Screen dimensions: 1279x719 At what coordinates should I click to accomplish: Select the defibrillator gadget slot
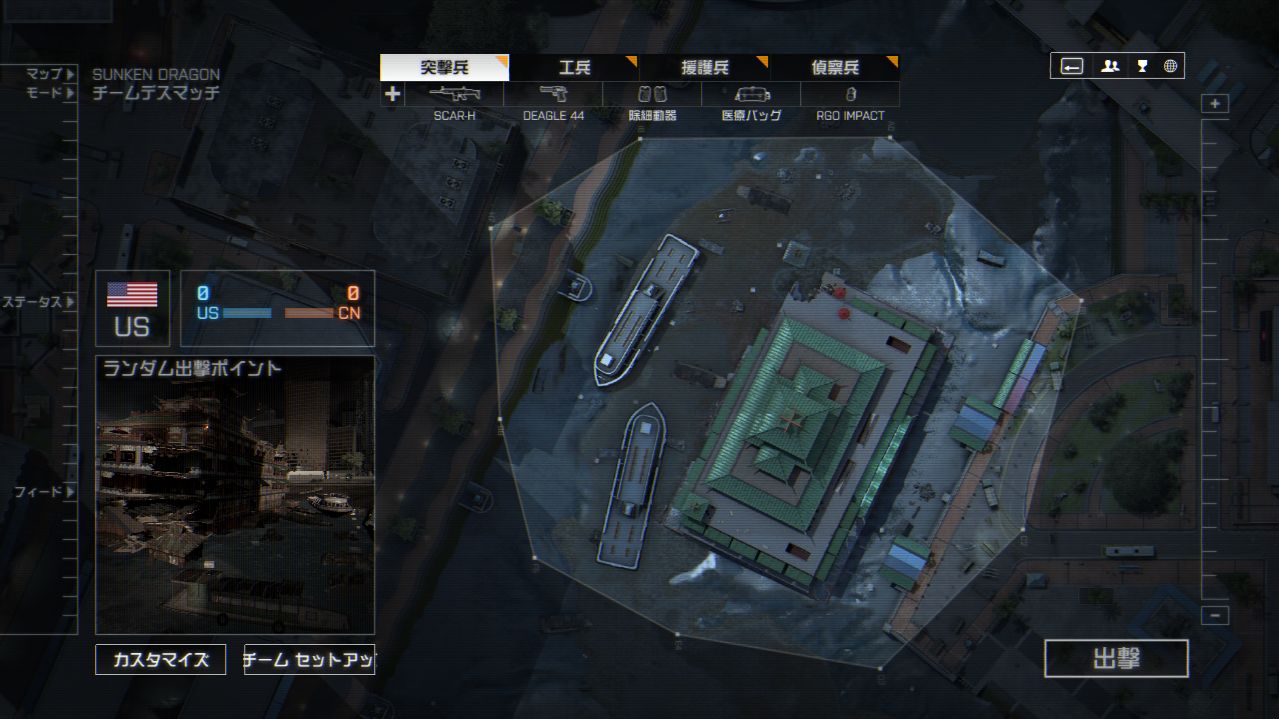tap(652, 95)
